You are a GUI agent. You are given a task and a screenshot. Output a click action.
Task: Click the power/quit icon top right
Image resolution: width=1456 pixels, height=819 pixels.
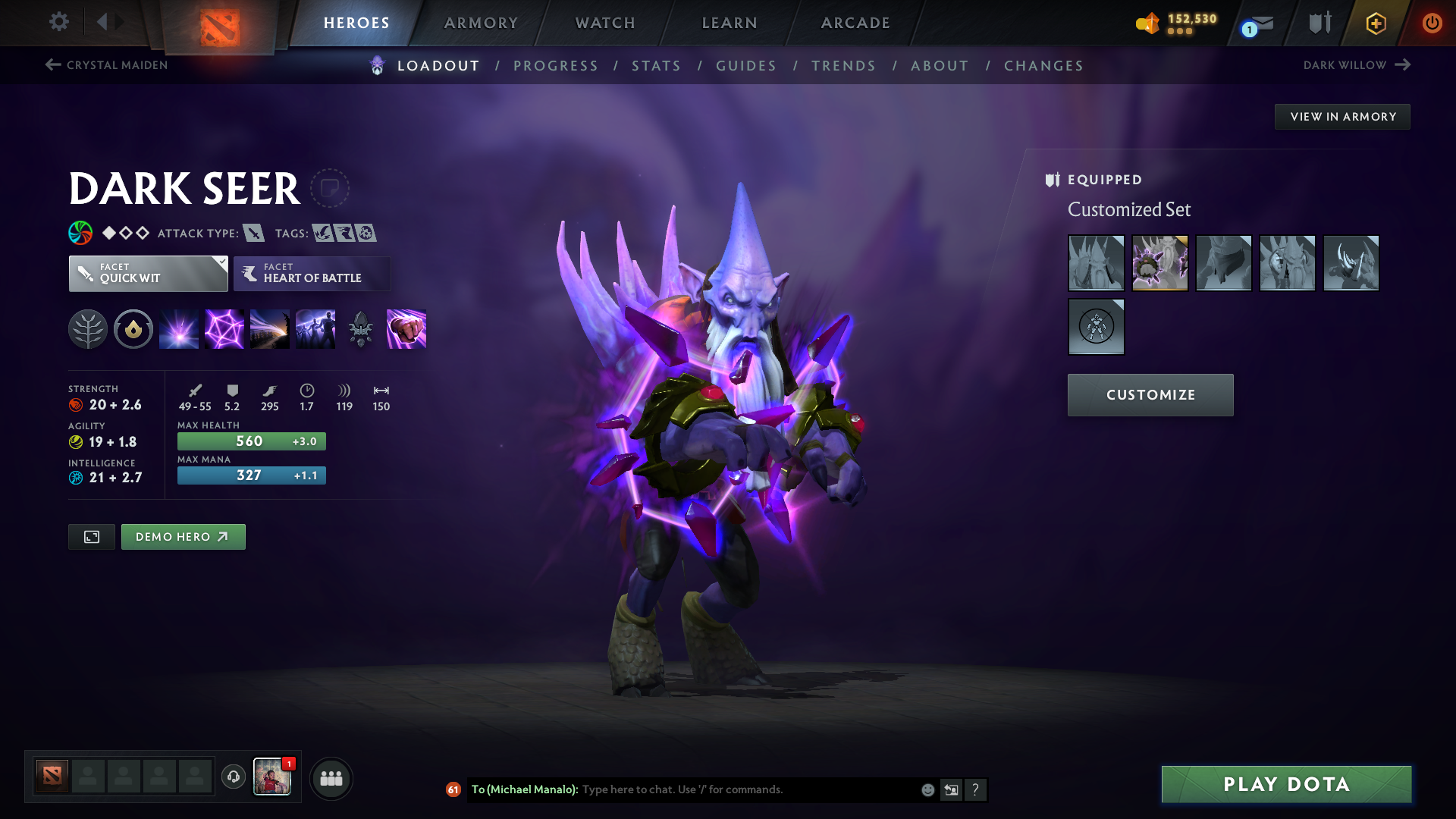click(1432, 23)
